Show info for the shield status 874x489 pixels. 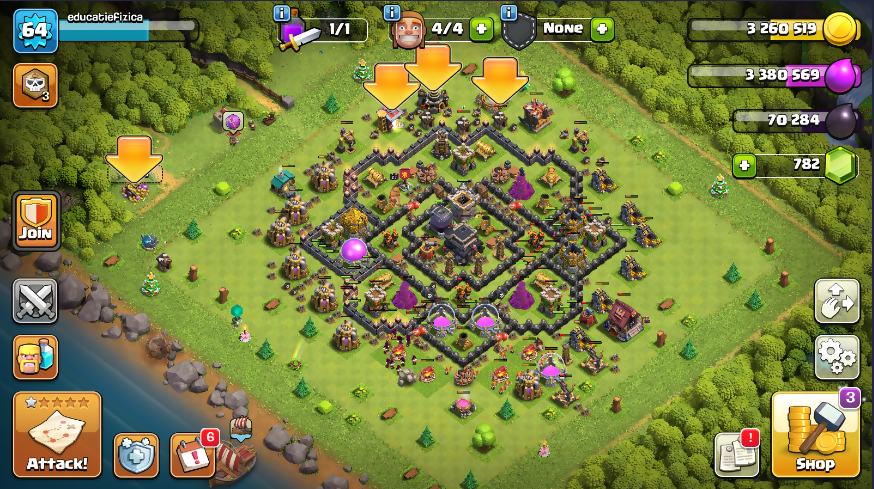click(508, 13)
